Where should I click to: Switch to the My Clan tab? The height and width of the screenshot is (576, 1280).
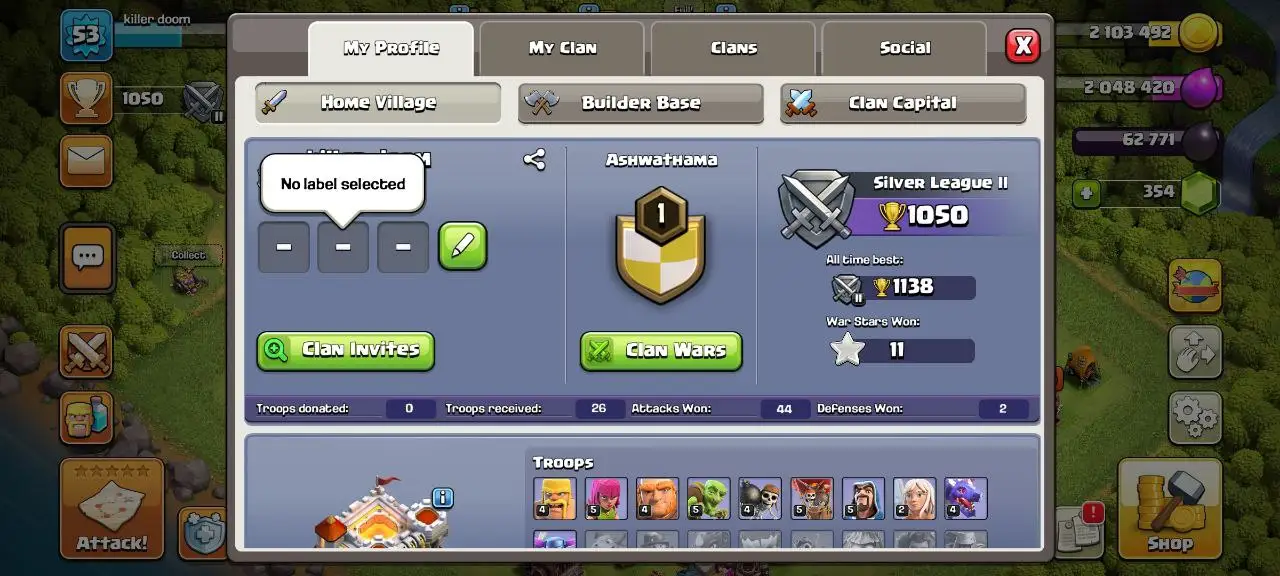562,48
